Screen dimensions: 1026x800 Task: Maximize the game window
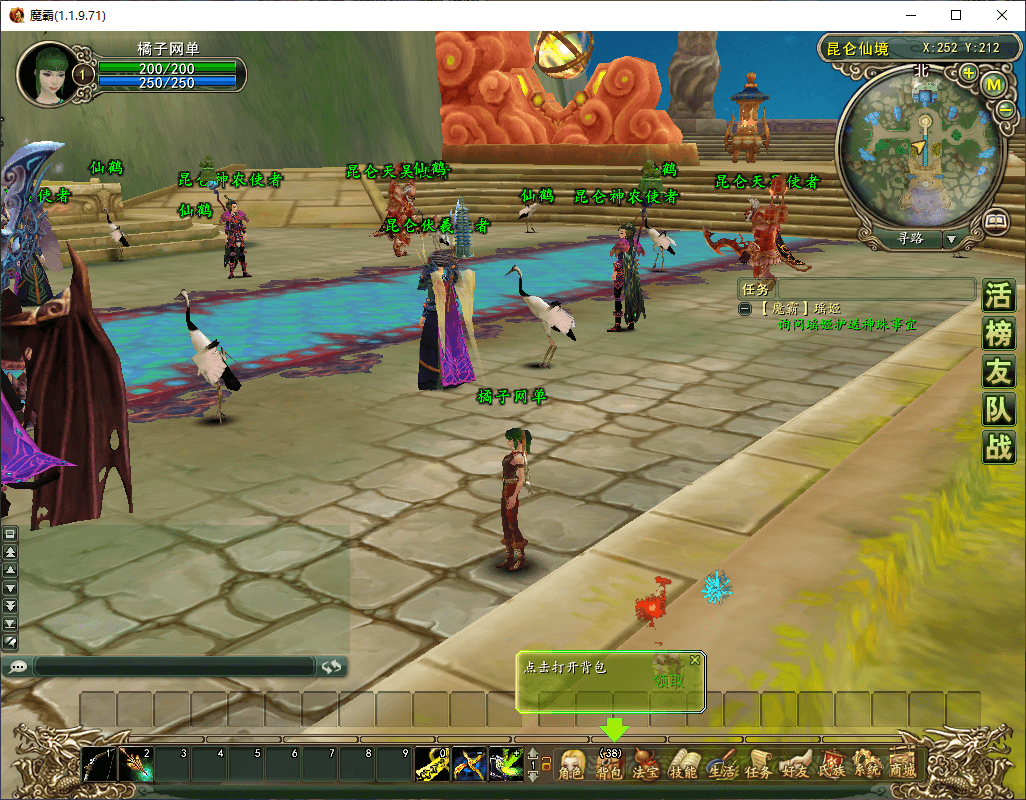point(956,15)
